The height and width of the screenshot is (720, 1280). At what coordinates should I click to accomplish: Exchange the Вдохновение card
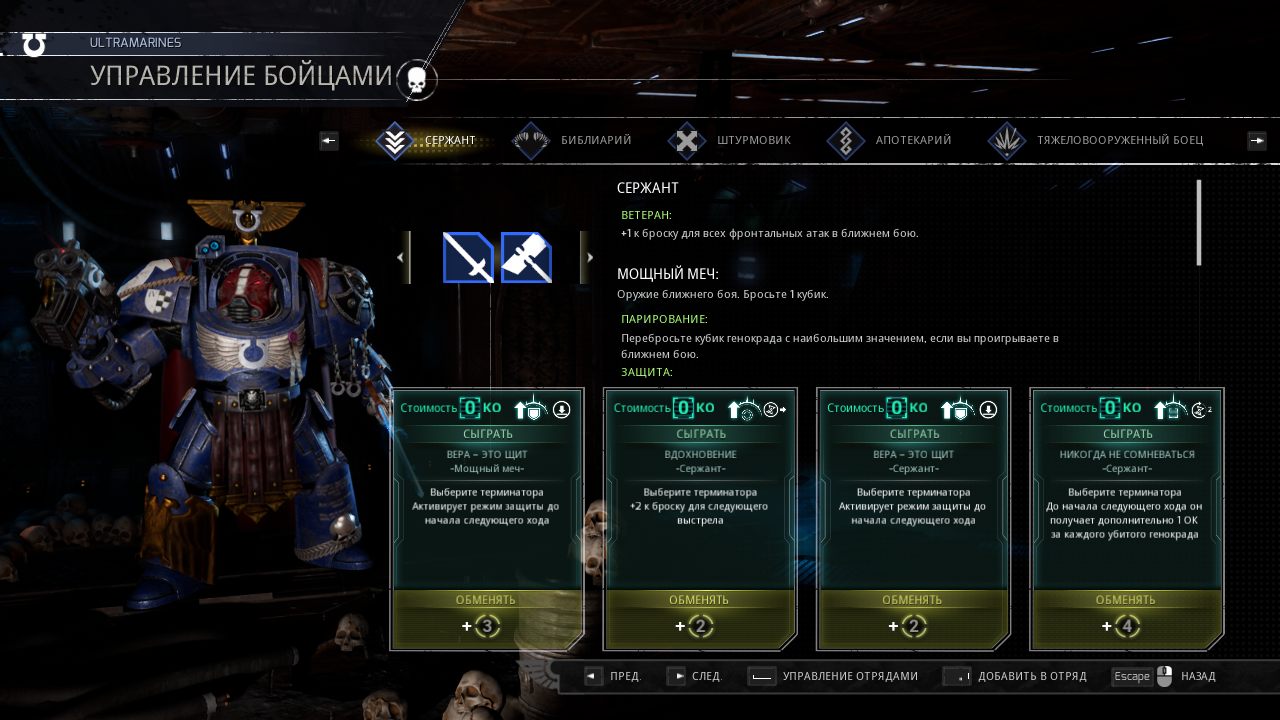699,600
